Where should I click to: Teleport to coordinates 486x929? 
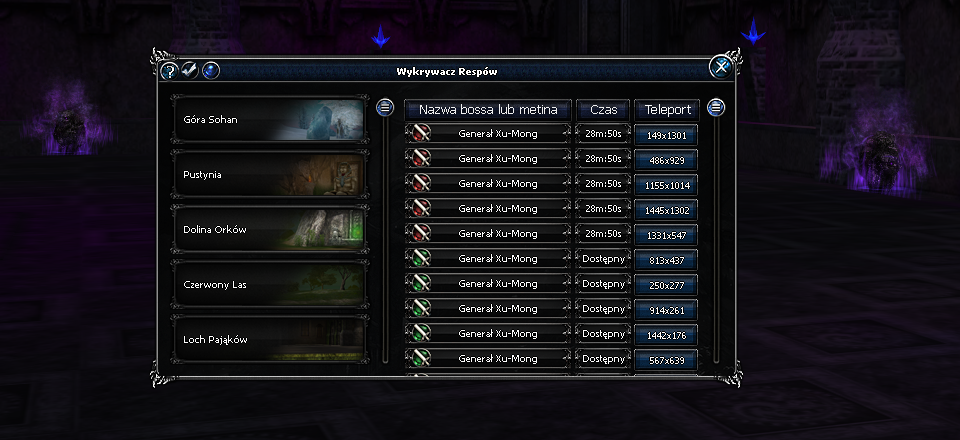click(x=666, y=160)
